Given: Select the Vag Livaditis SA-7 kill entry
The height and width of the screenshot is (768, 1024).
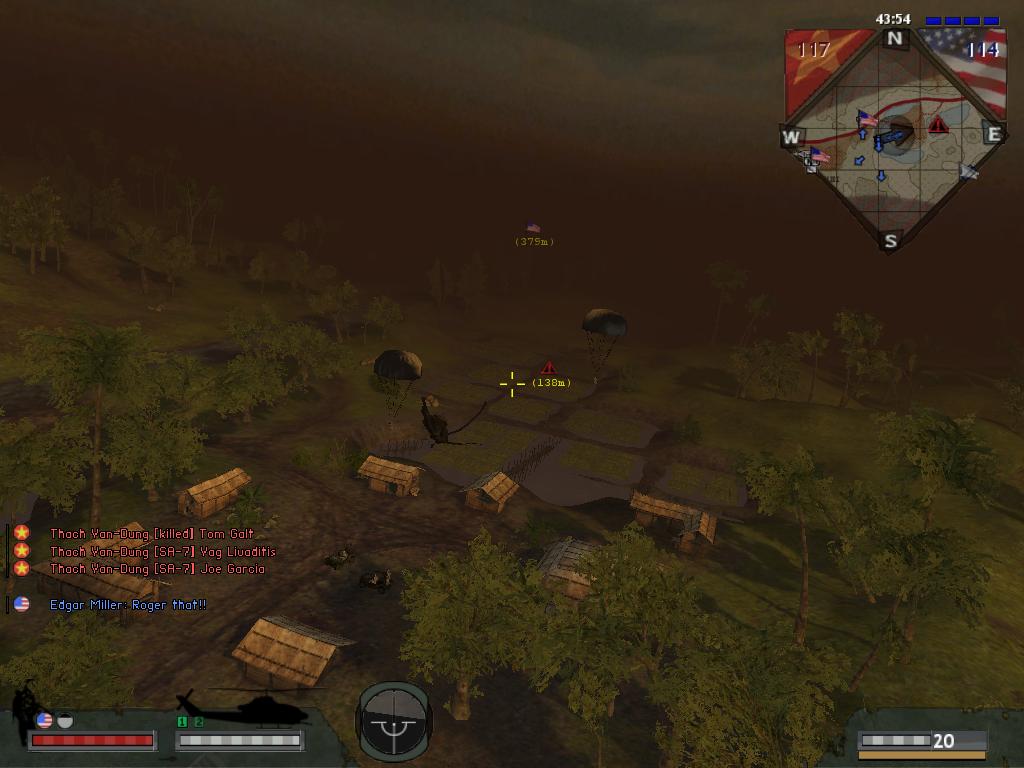Looking at the screenshot, I should click(162, 551).
